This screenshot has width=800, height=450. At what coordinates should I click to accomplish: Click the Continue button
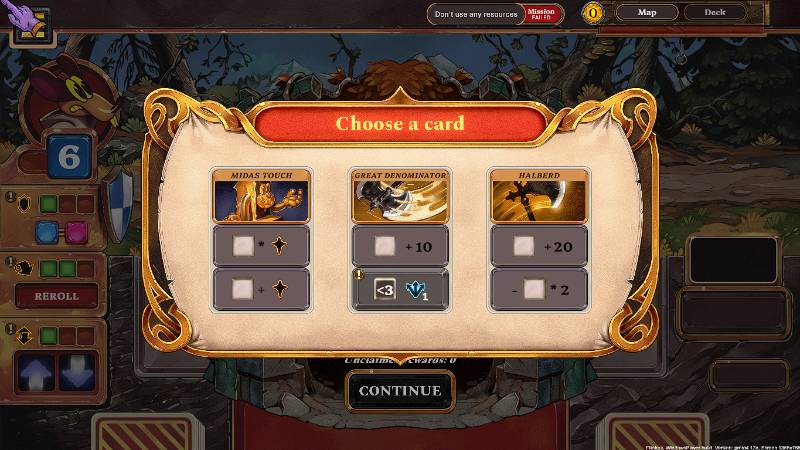coord(399,390)
